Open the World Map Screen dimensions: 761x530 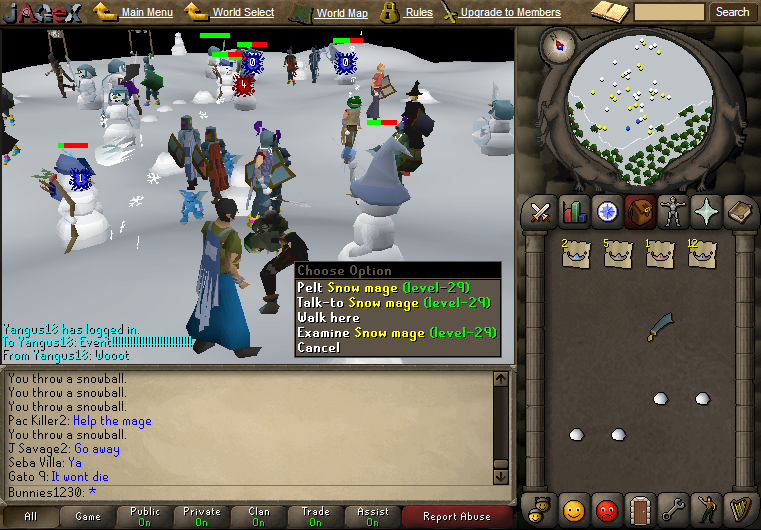click(x=342, y=13)
